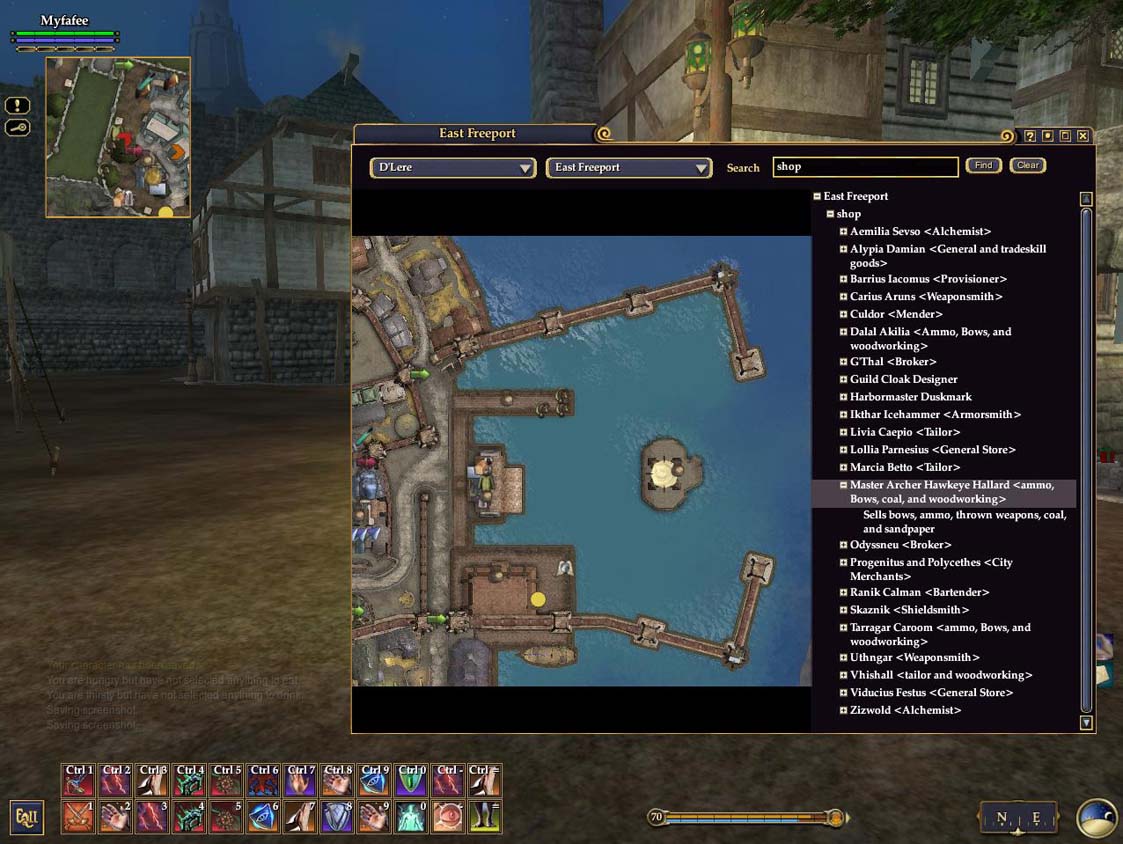The image size is (1123, 844).
Task: Select Culdor <Mender> in the list
Action: click(x=896, y=315)
